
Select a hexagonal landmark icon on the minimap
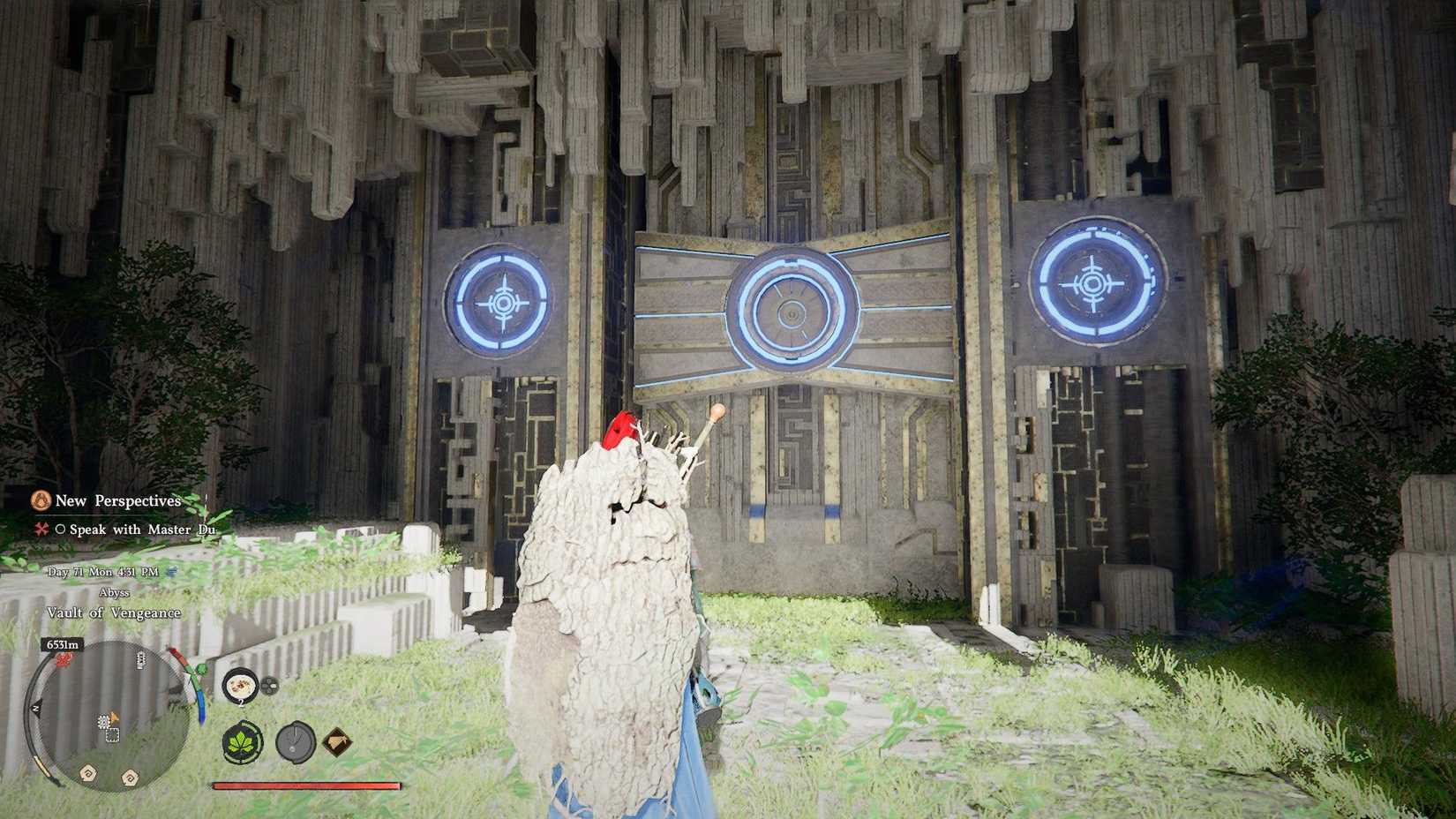pos(86,773)
